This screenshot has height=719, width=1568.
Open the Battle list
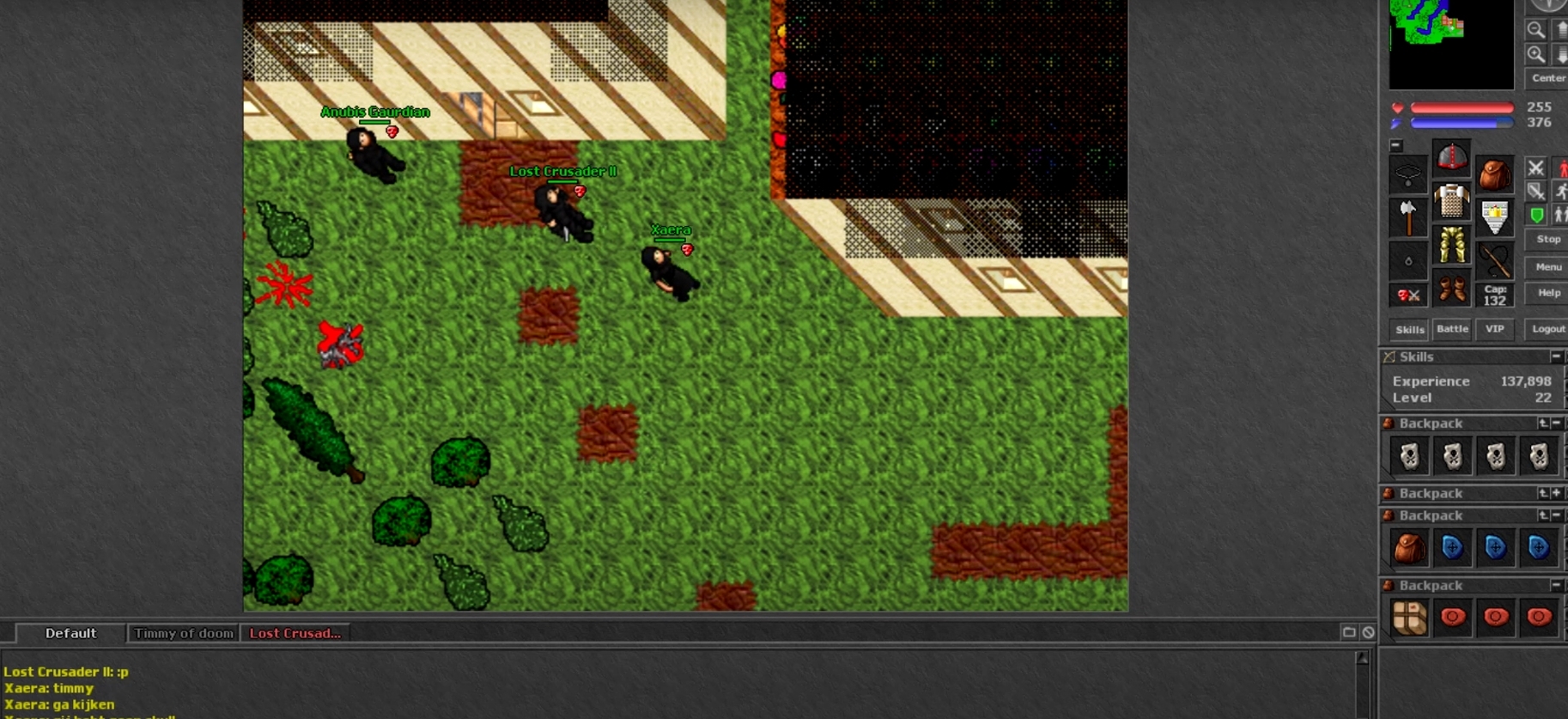click(x=1452, y=328)
